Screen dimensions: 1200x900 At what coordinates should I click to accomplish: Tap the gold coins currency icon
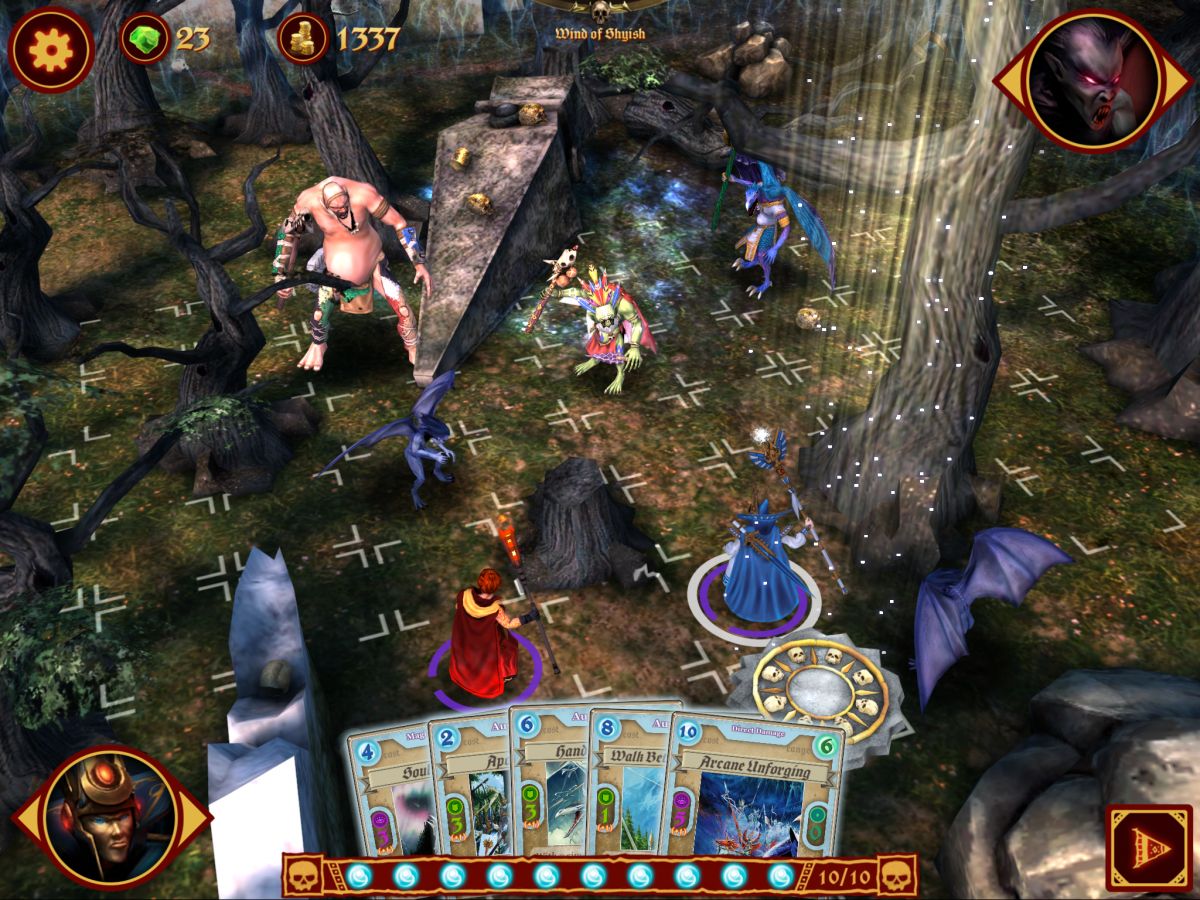click(303, 40)
